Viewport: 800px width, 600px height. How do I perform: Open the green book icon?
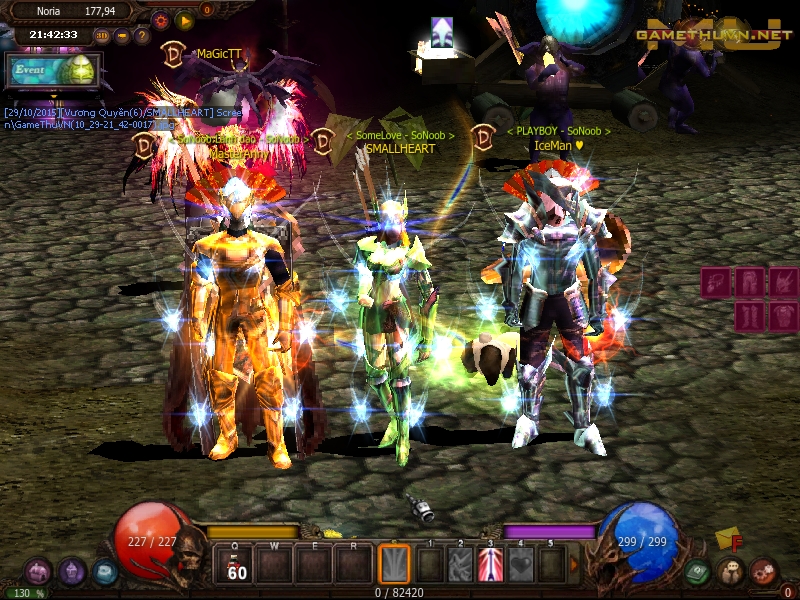coord(698,572)
